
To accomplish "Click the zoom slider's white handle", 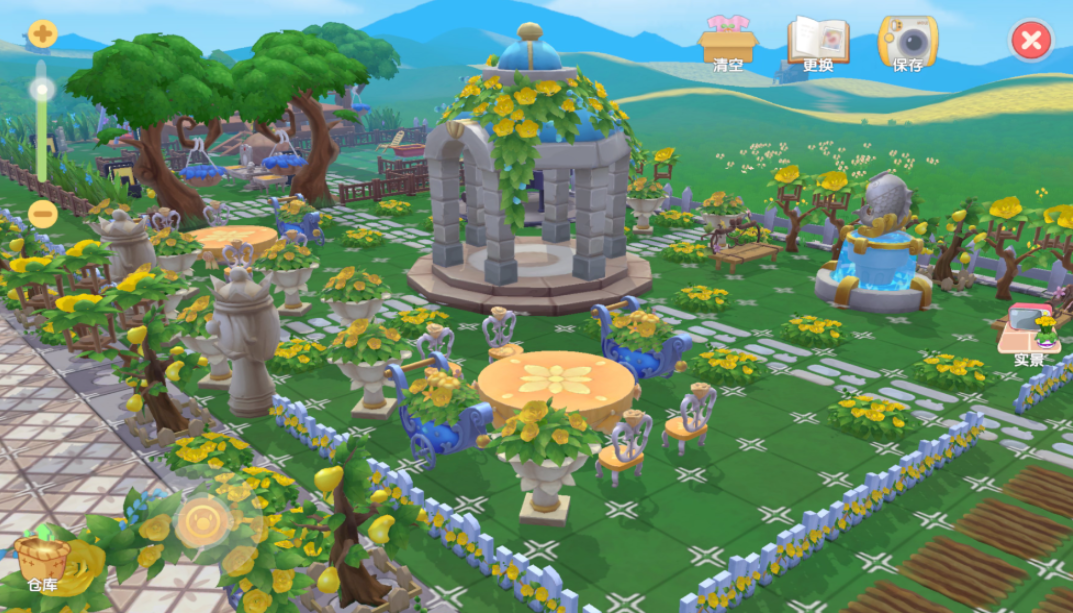I will [42, 90].
